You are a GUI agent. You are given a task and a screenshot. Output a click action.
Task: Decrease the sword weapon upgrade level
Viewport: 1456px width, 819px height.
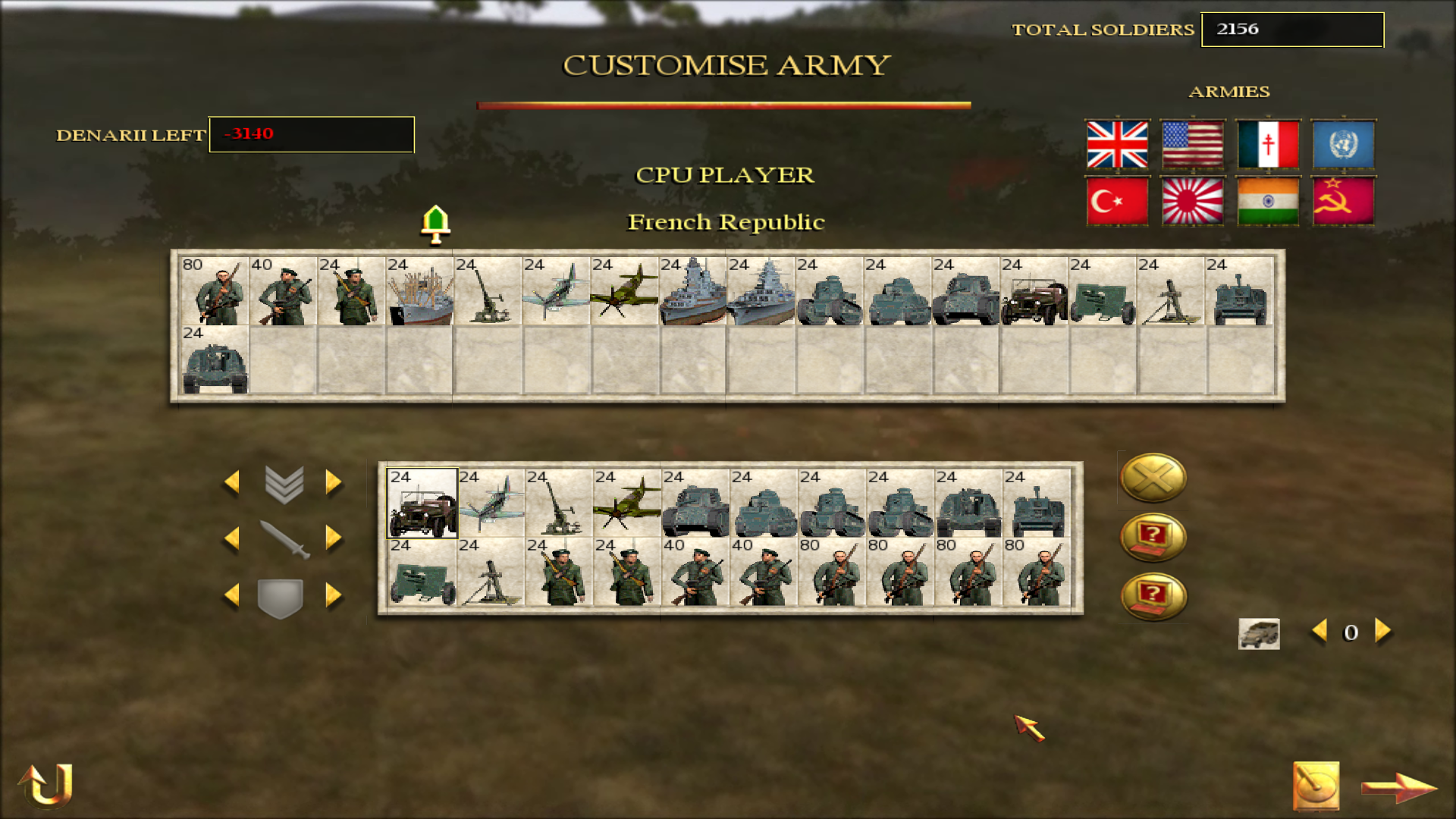click(x=232, y=538)
